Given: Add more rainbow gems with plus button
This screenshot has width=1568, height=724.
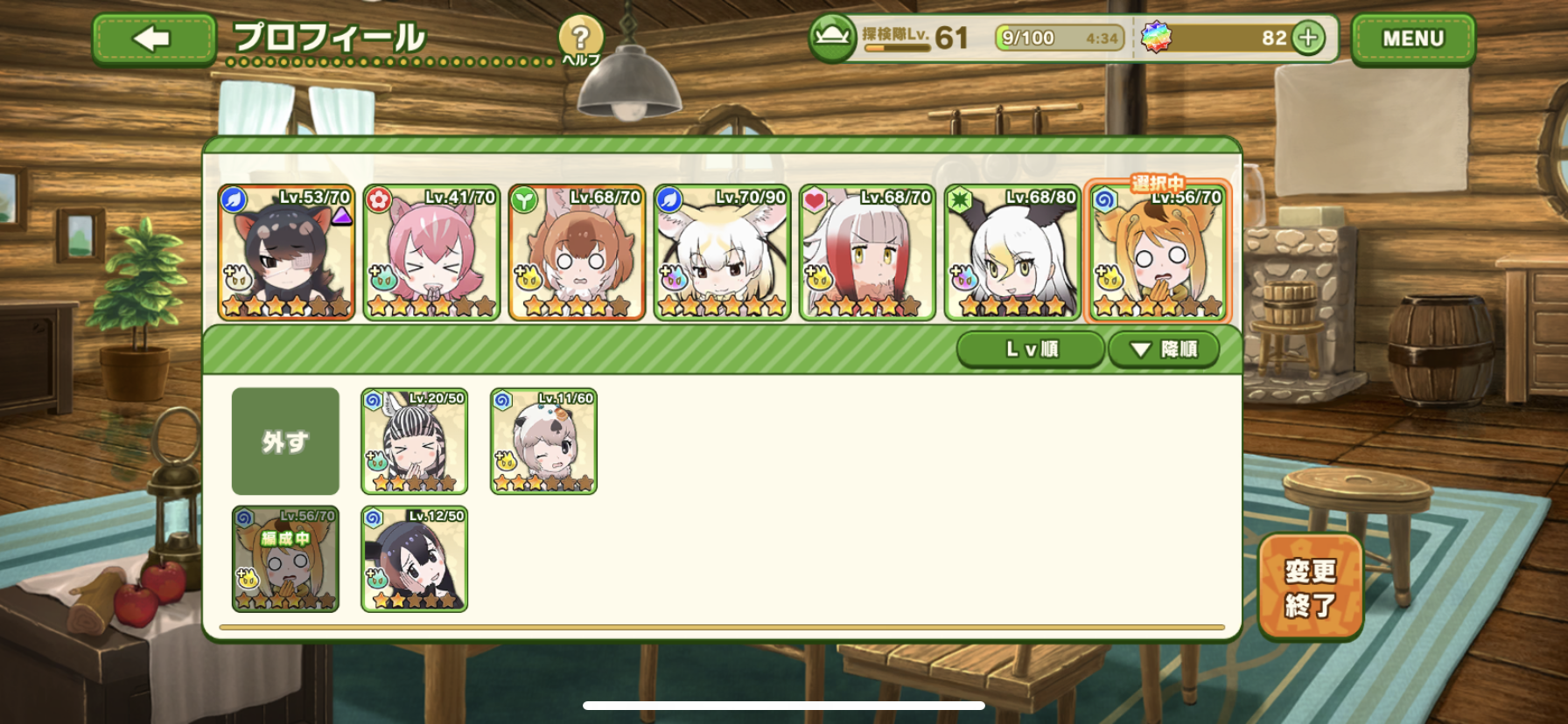Looking at the screenshot, I should (1308, 38).
